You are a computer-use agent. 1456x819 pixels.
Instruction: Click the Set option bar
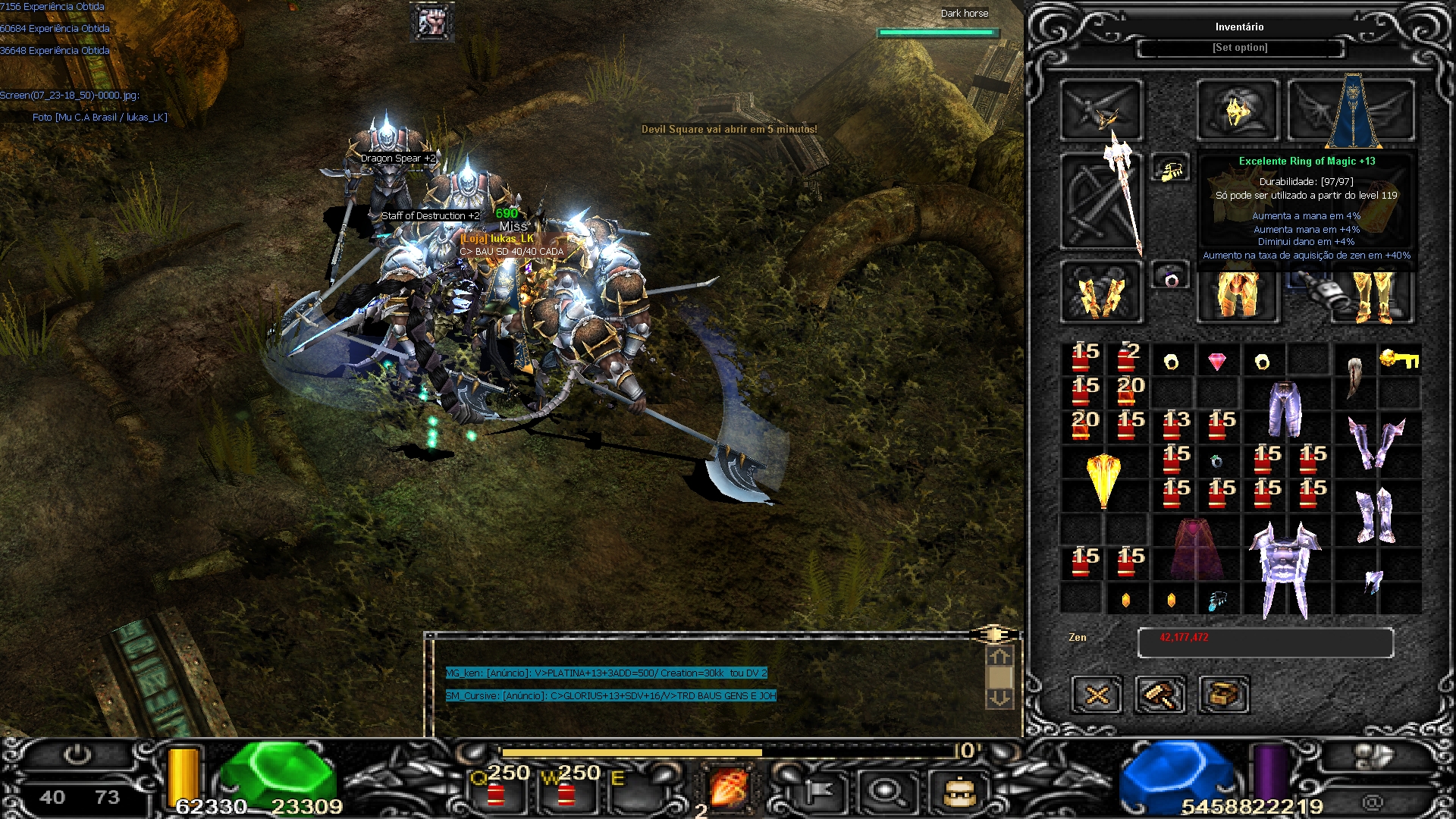1240,48
